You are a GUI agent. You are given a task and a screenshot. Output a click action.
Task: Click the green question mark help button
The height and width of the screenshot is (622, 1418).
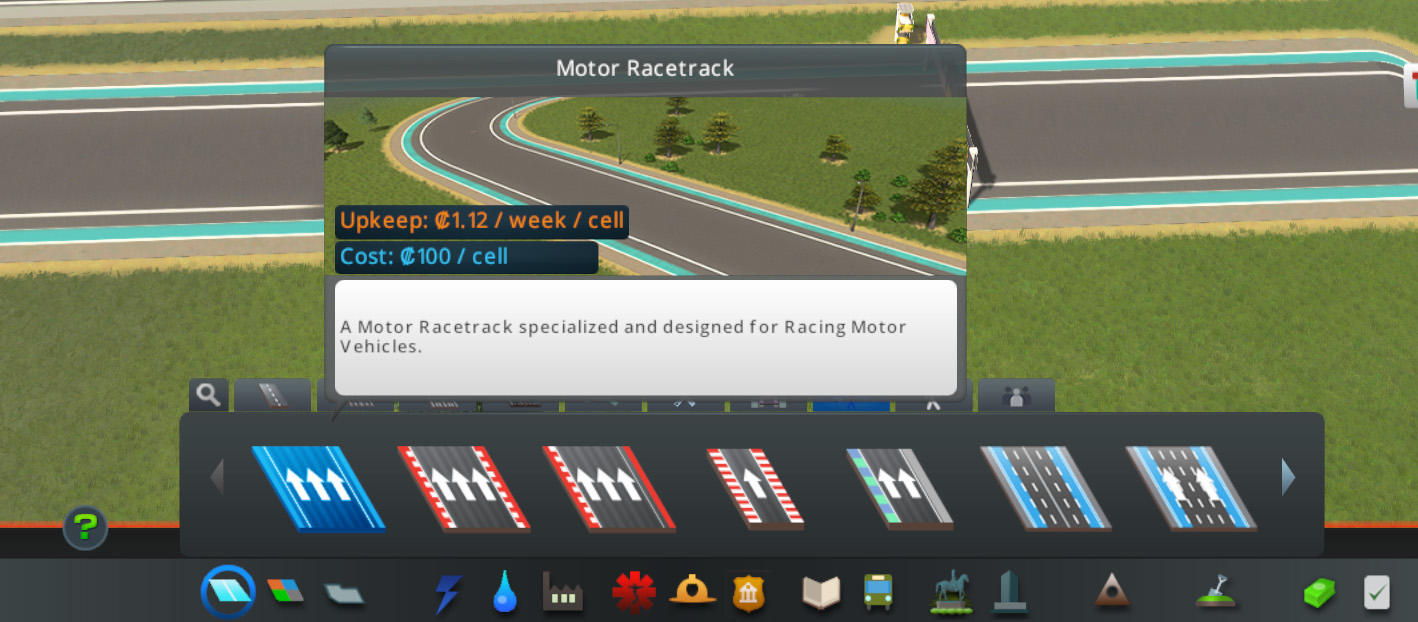pos(85,527)
